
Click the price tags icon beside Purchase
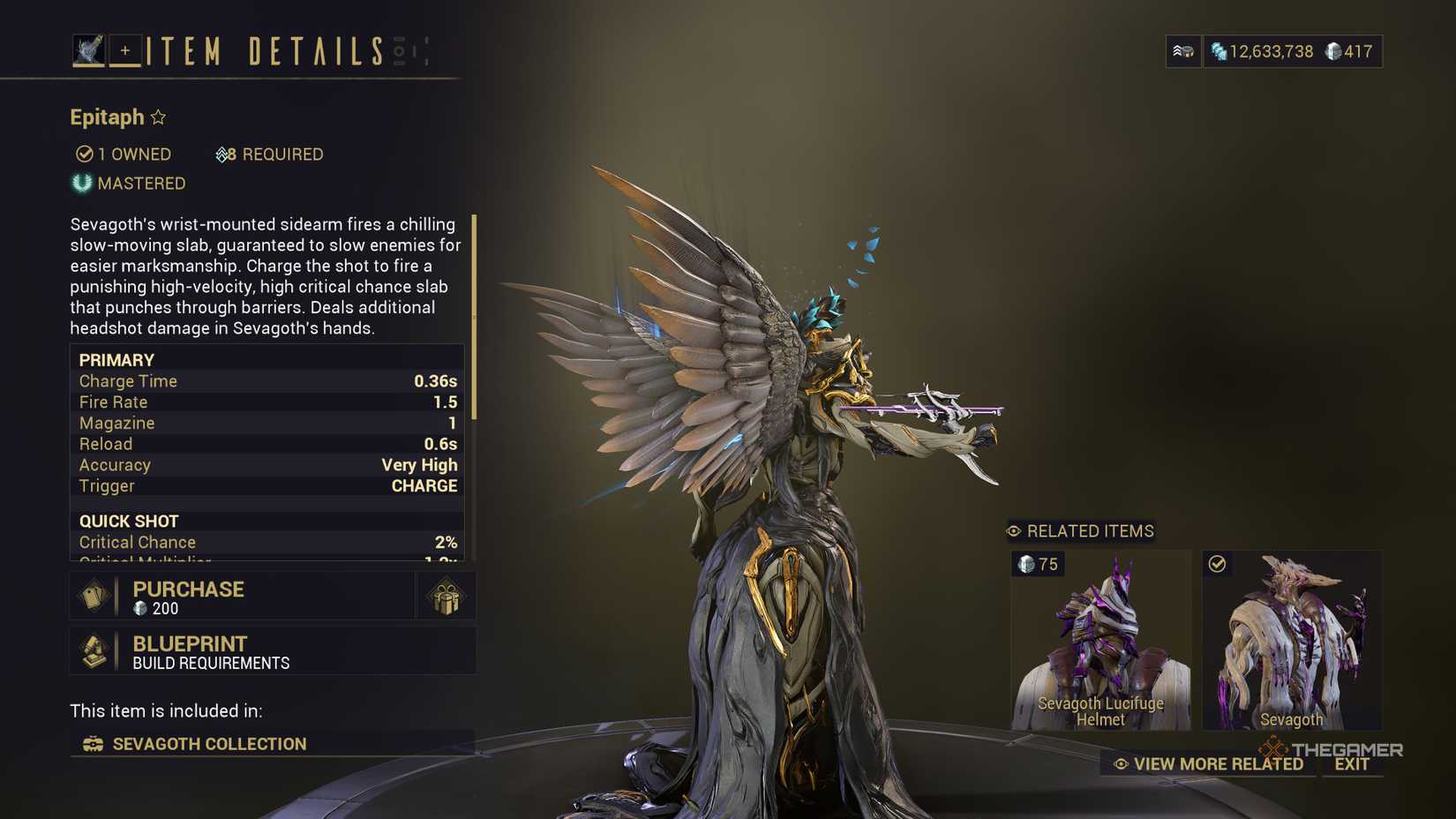pos(94,596)
